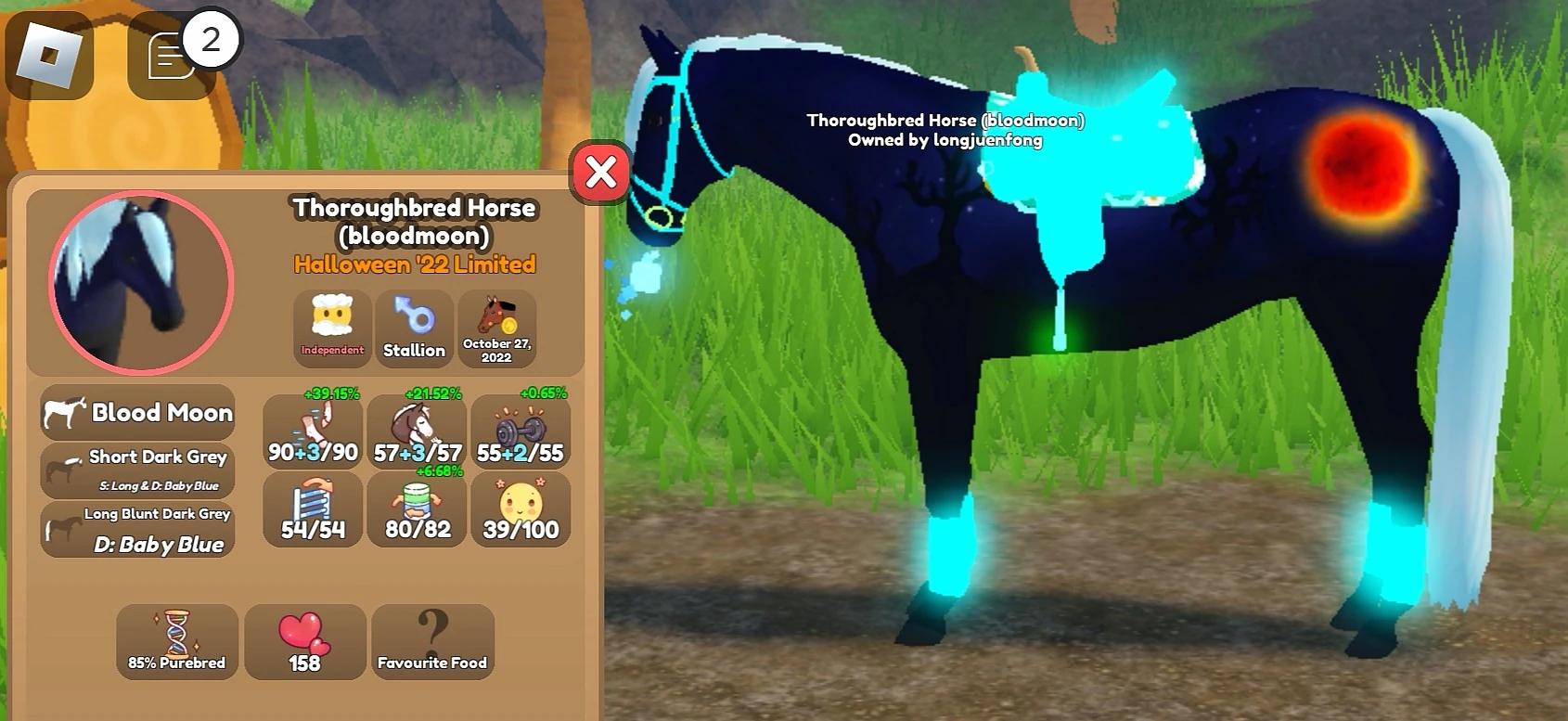Expand the Short Dark Grey mane entry

[137, 469]
